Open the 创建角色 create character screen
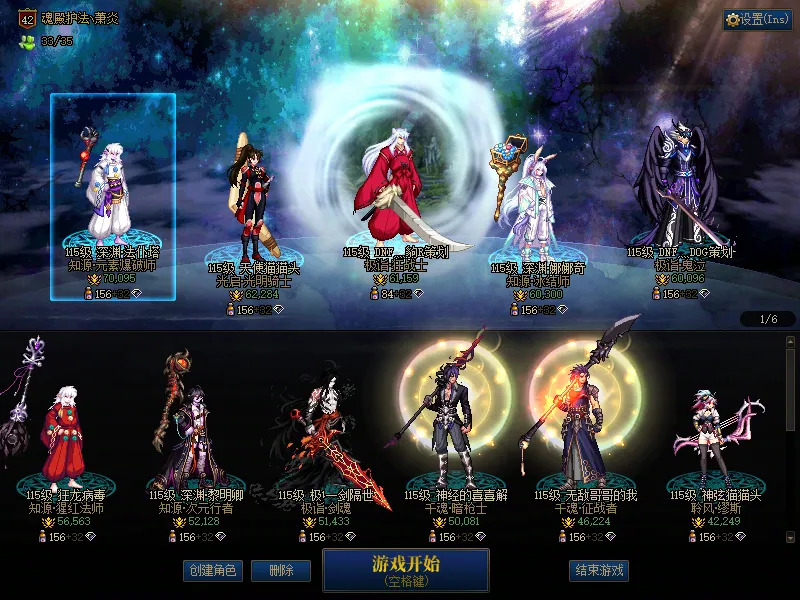Screen dimensions: 800x600 click(212, 571)
